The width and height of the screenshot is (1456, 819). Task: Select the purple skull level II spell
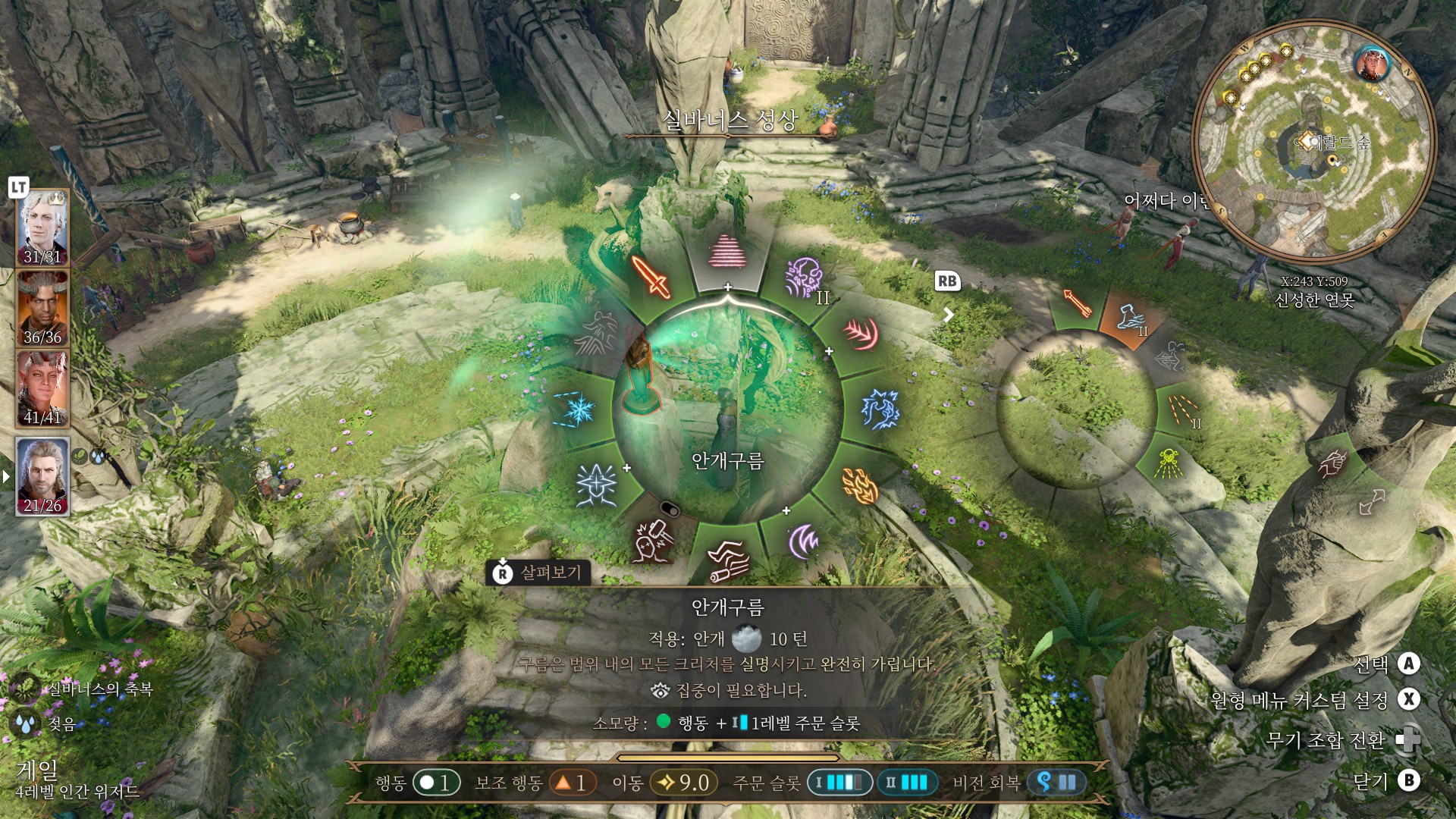point(804,278)
